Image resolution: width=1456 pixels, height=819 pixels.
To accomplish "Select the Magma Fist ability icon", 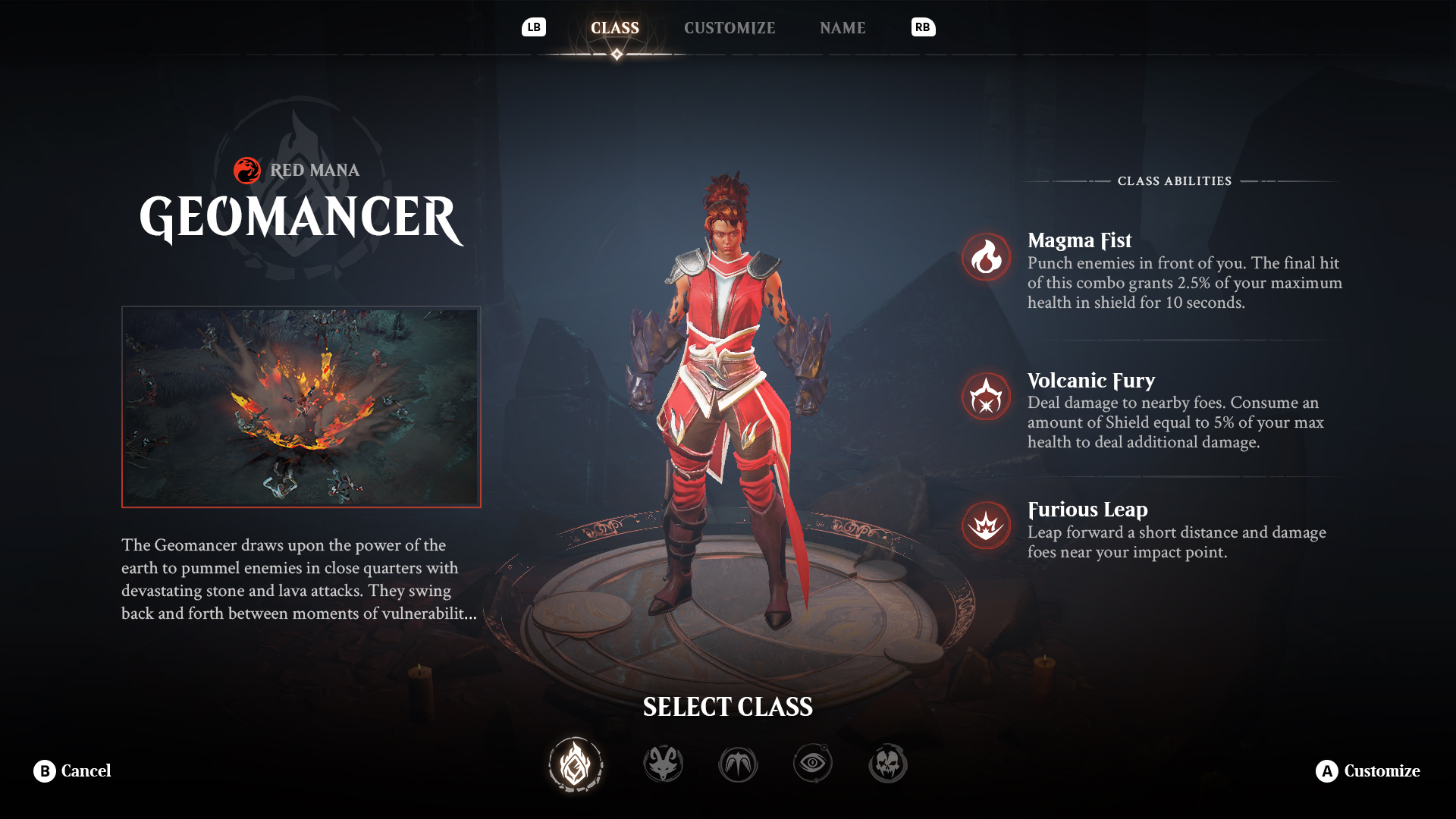I will tap(986, 257).
